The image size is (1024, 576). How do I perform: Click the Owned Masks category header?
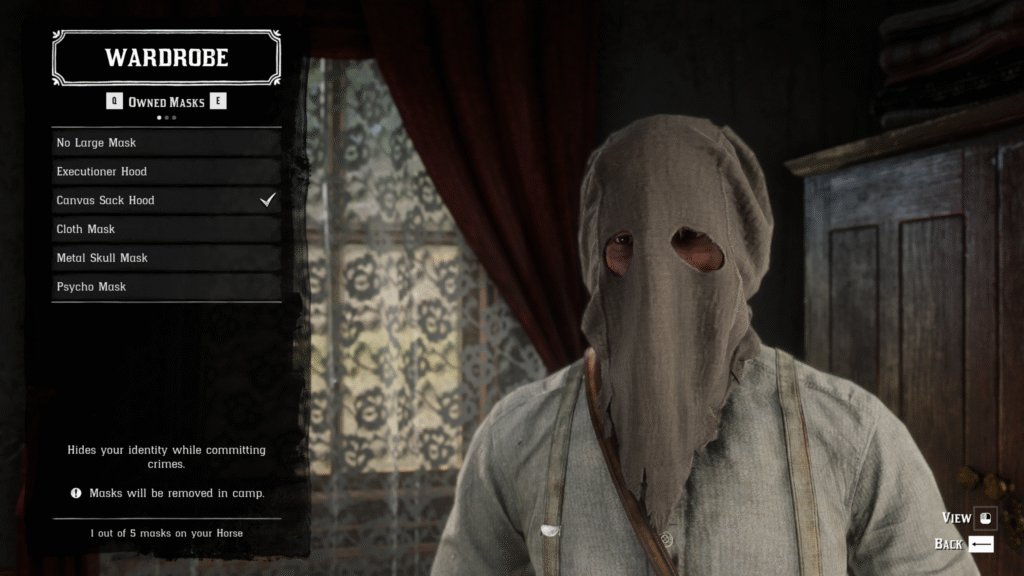click(x=166, y=102)
